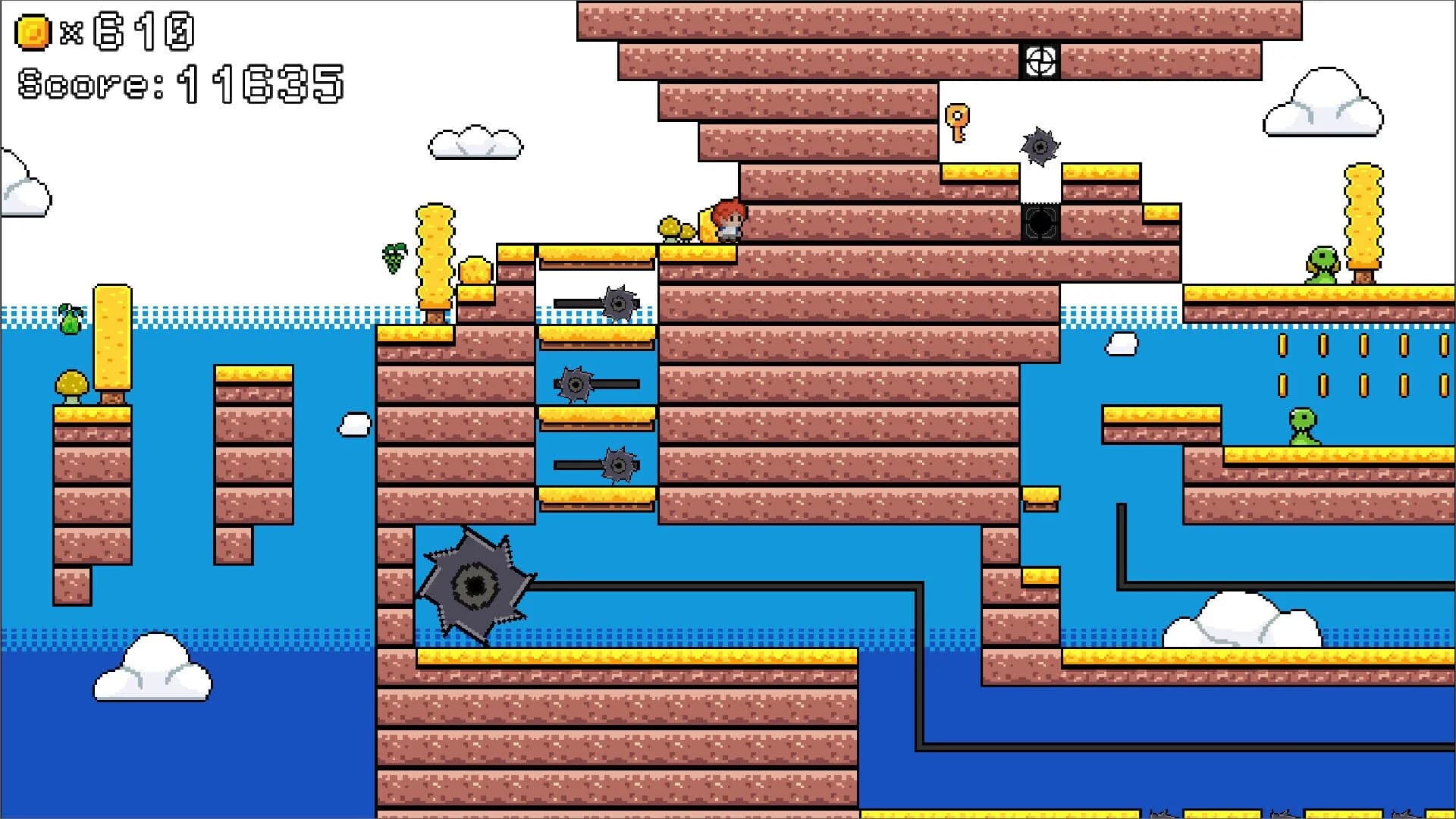
Task: Click the small saw blade near the key
Action: pyautogui.click(x=1039, y=144)
